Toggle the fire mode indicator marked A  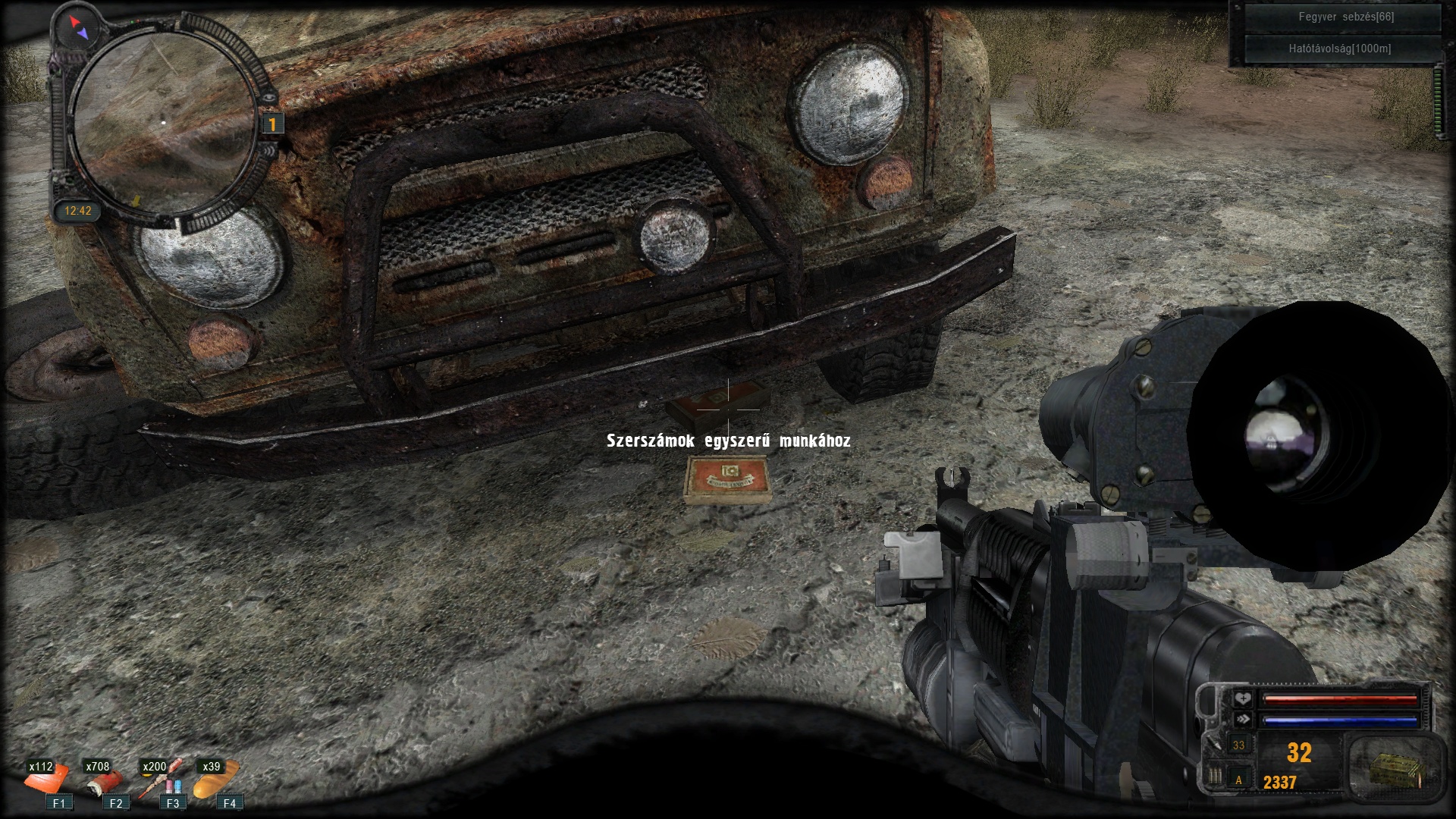(1239, 780)
